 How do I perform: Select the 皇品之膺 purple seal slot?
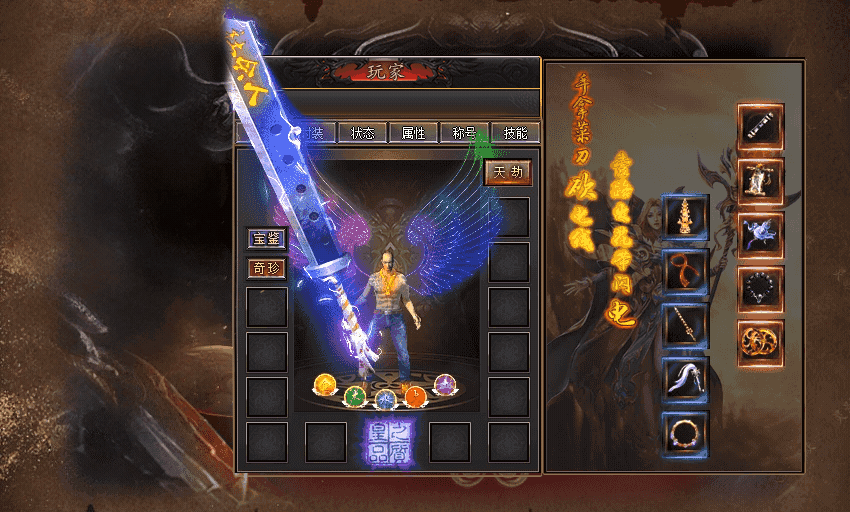(x=386, y=441)
